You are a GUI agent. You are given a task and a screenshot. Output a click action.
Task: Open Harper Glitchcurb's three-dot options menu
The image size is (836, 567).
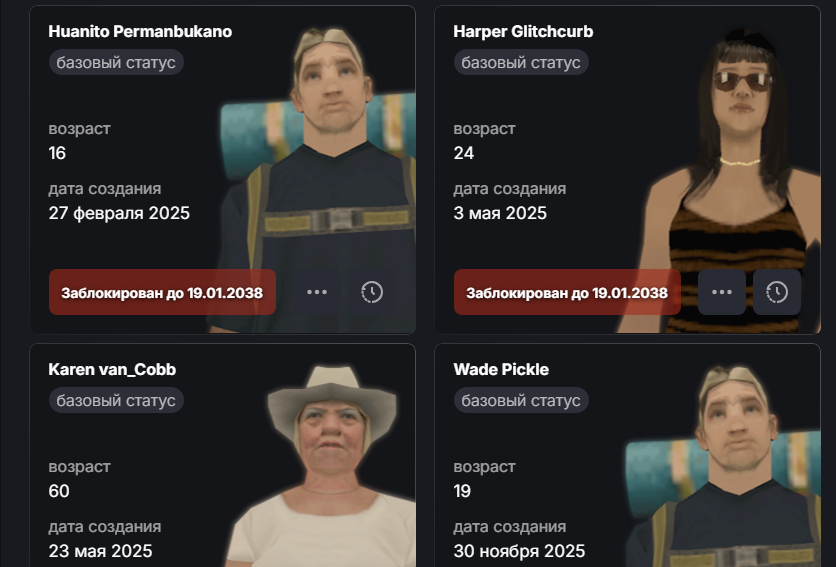[x=722, y=292]
